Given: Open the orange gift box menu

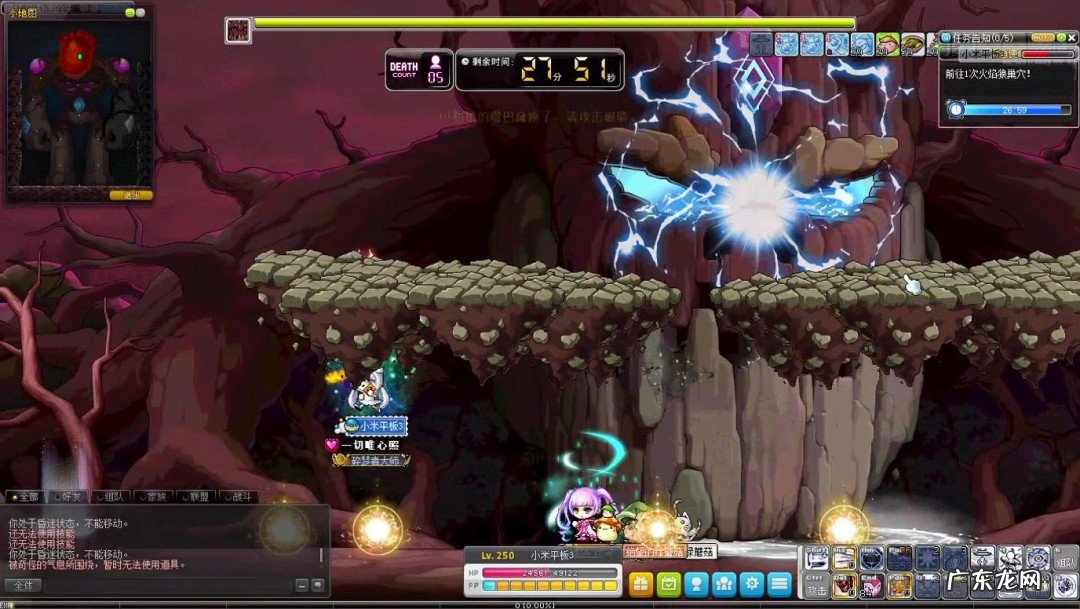Looking at the screenshot, I should [641, 584].
